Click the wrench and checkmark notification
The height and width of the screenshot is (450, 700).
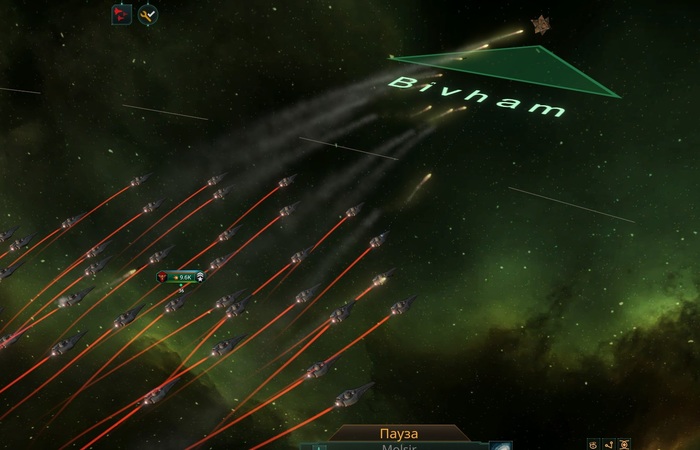148,15
